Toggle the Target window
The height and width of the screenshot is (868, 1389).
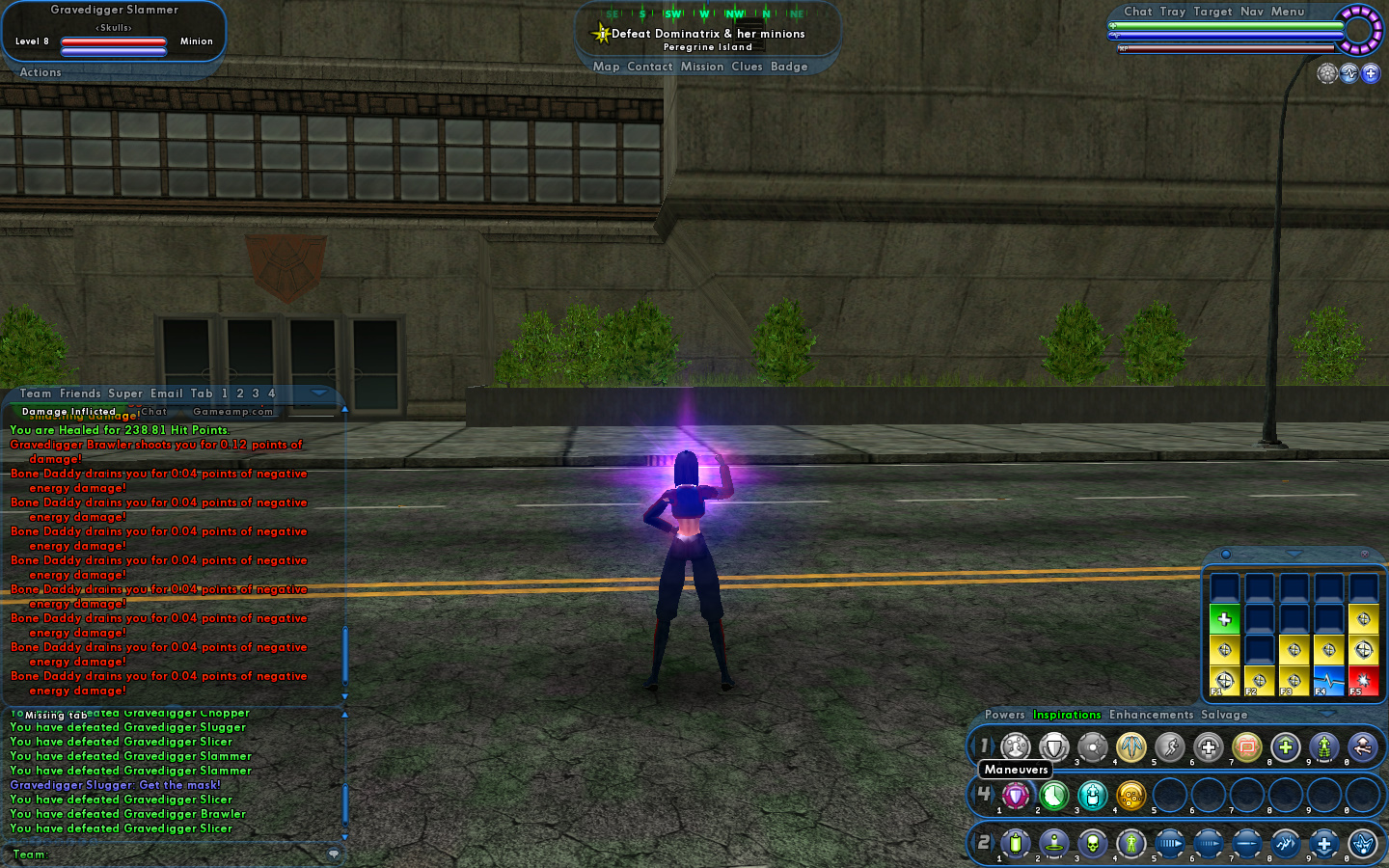(1212, 12)
